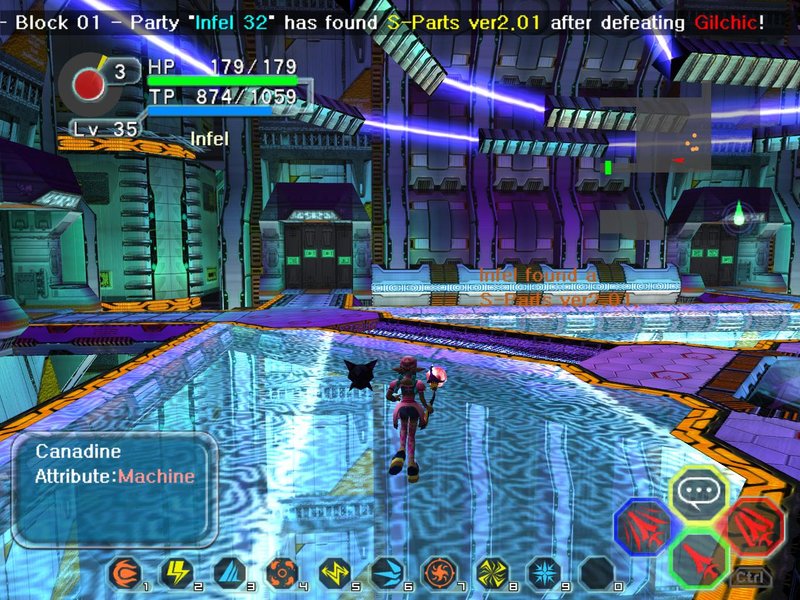
Task: Click the red player status orb
Action: coord(91,84)
